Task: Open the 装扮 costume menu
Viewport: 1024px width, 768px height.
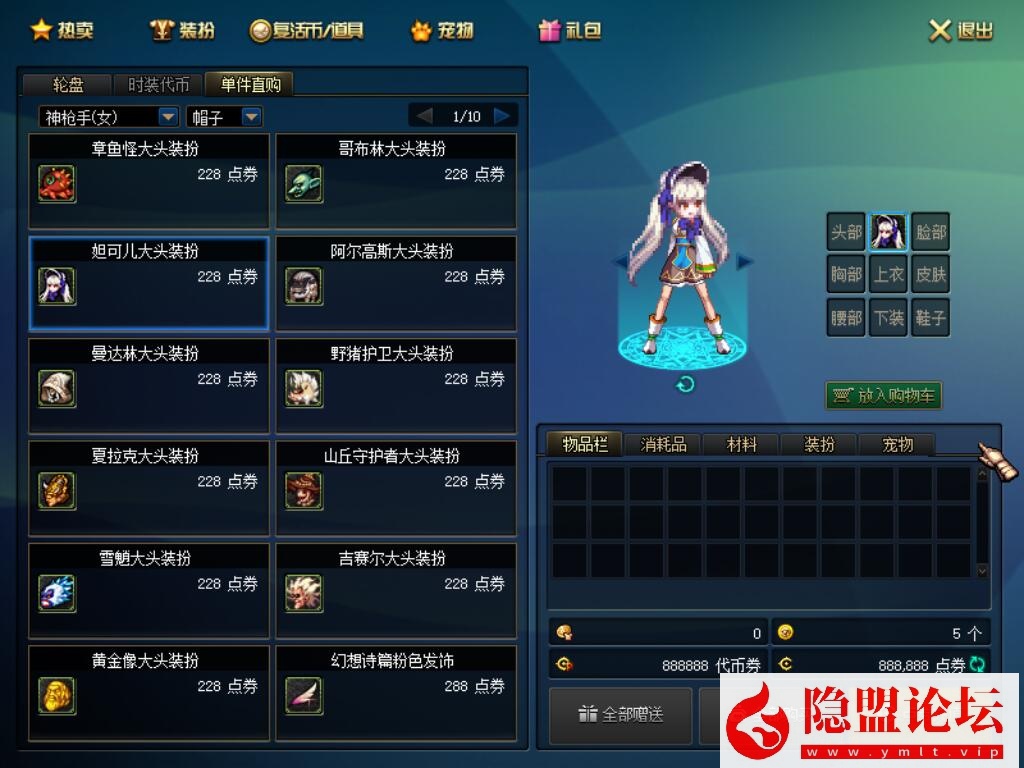Action: point(183,30)
